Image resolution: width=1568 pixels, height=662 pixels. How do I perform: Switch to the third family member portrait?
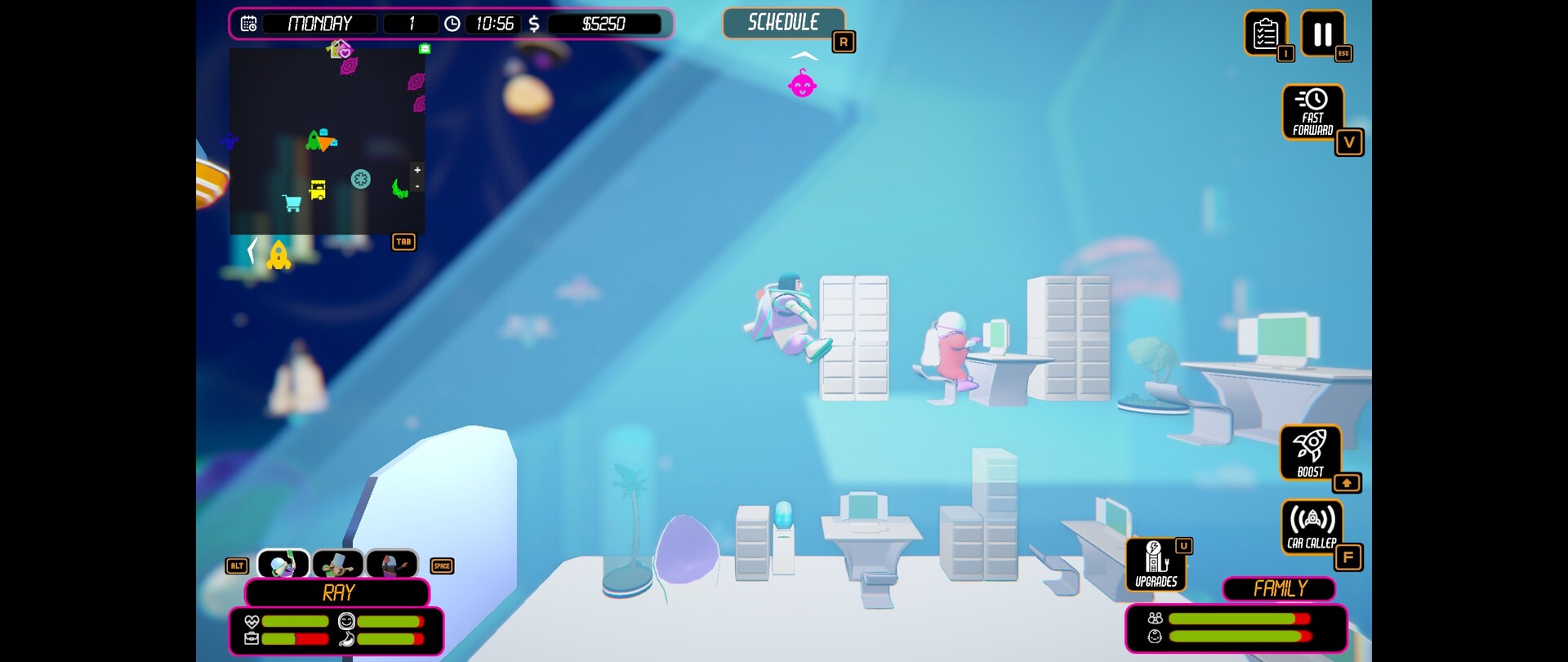tap(392, 564)
